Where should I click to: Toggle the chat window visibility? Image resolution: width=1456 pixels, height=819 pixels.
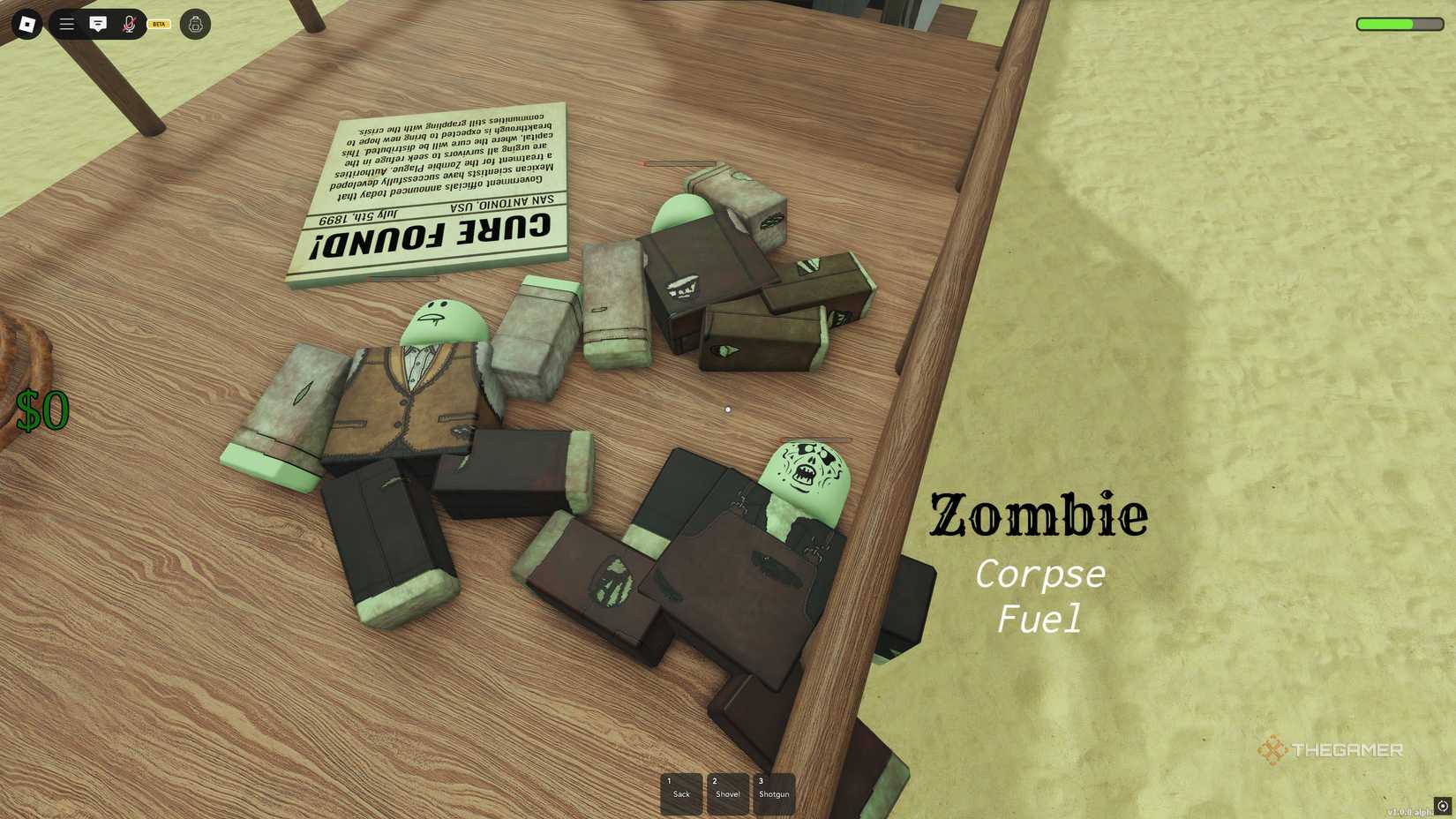pyautogui.click(x=99, y=24)
